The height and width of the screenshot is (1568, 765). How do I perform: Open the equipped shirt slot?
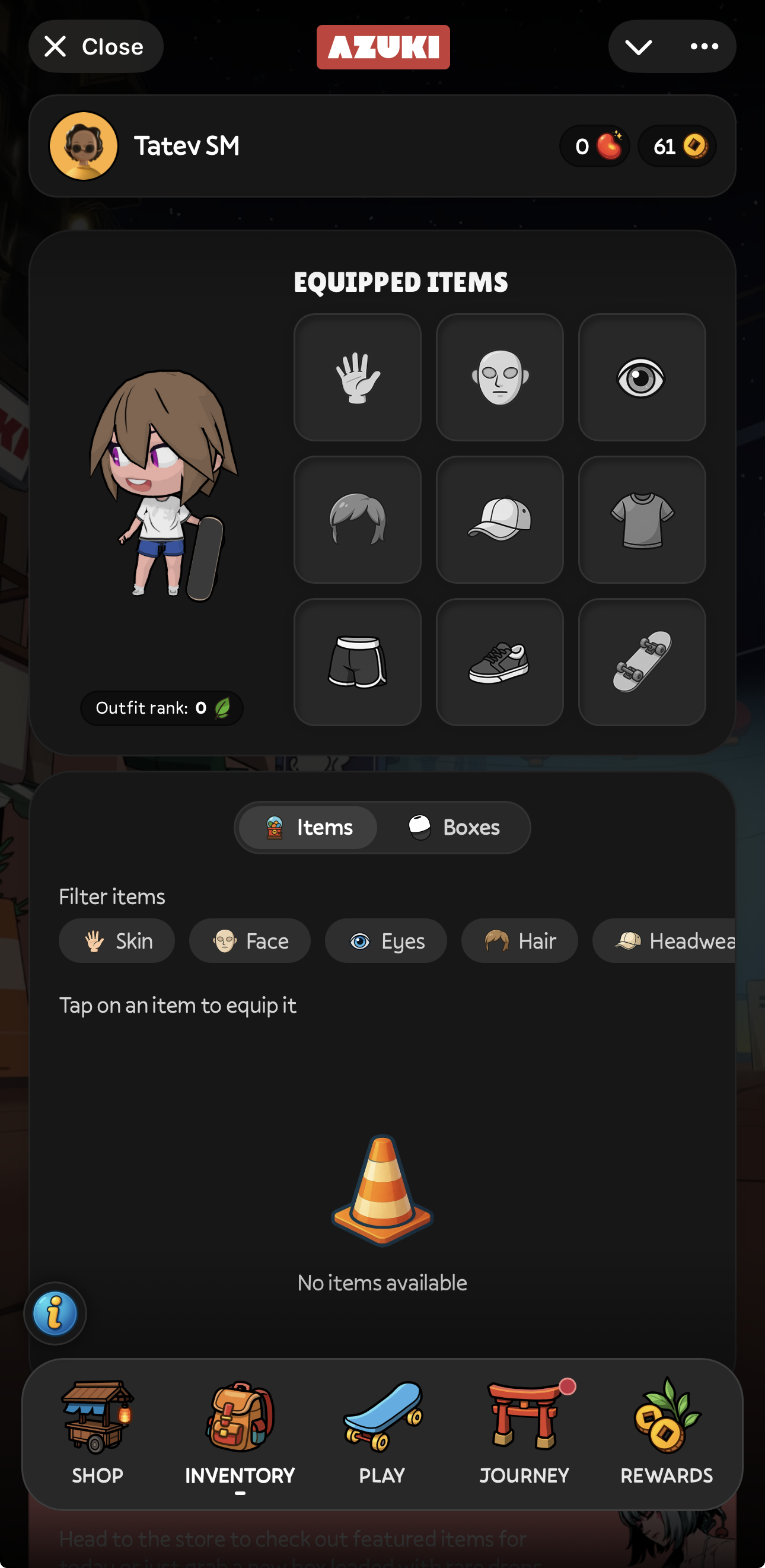pos(643,519)
